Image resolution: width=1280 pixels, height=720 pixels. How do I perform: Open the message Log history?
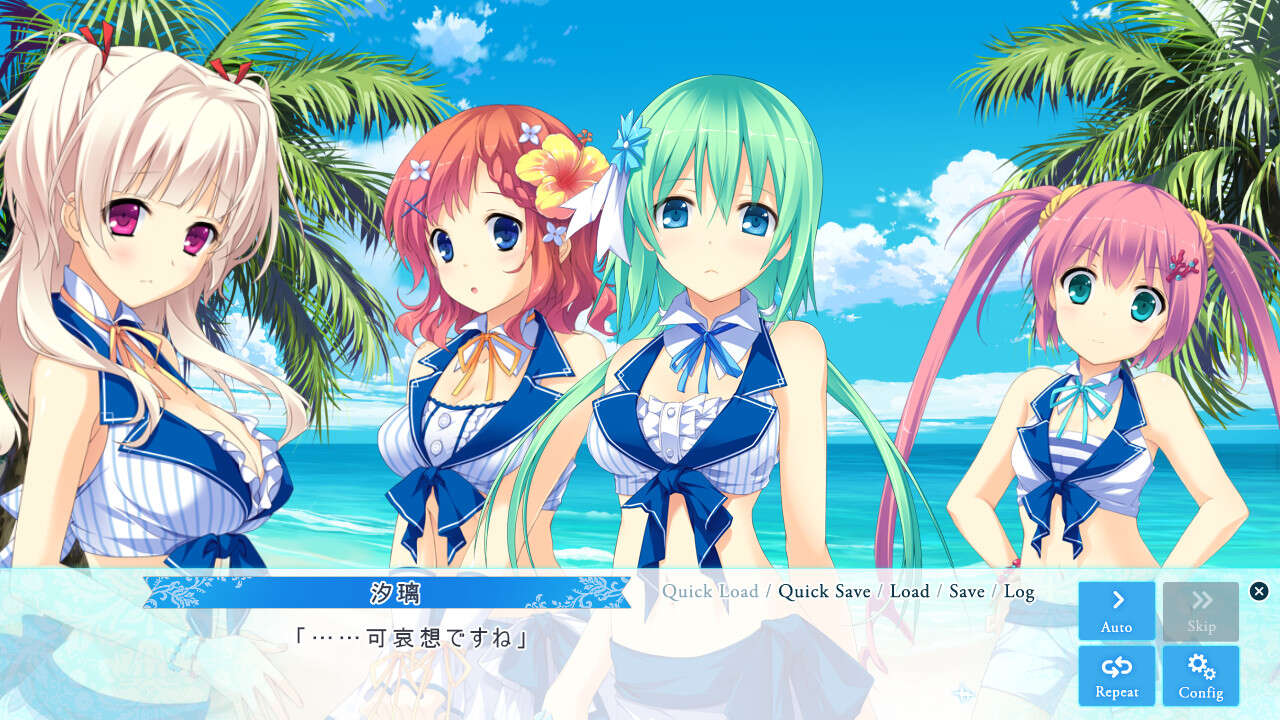pyautogui.click(x=1021, y=591)
